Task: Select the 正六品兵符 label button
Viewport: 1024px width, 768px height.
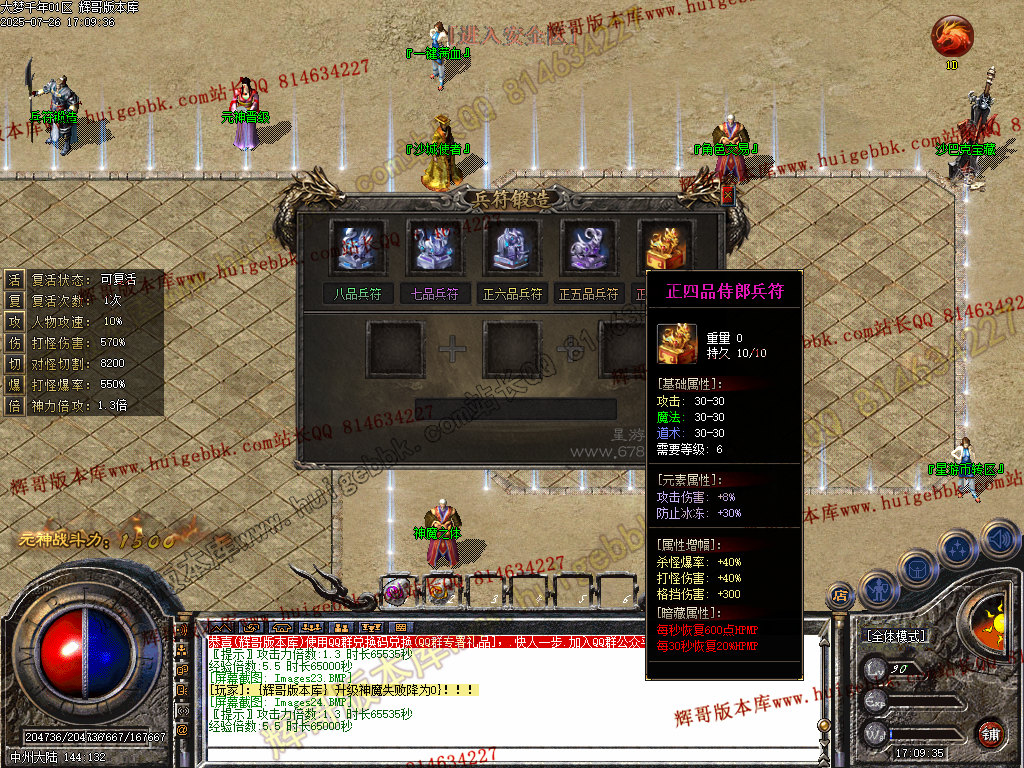Action: (513, 294)
